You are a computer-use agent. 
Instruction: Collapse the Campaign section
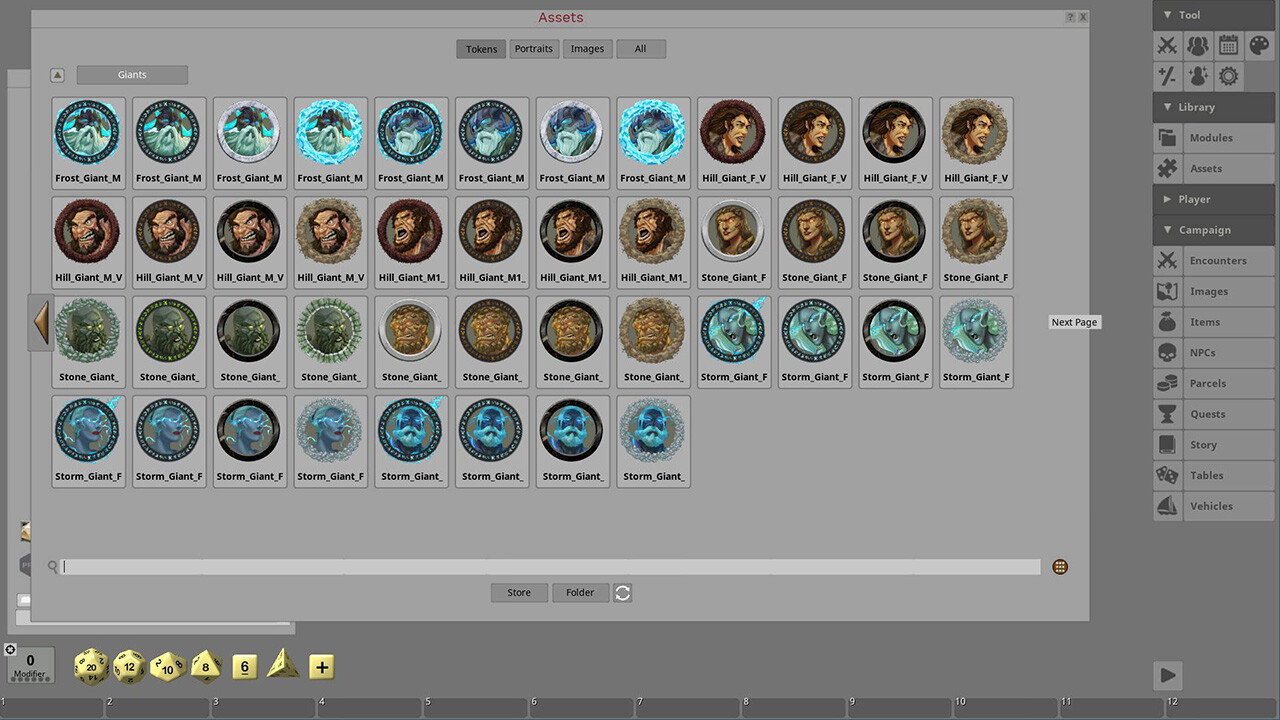coord(1213,229)
